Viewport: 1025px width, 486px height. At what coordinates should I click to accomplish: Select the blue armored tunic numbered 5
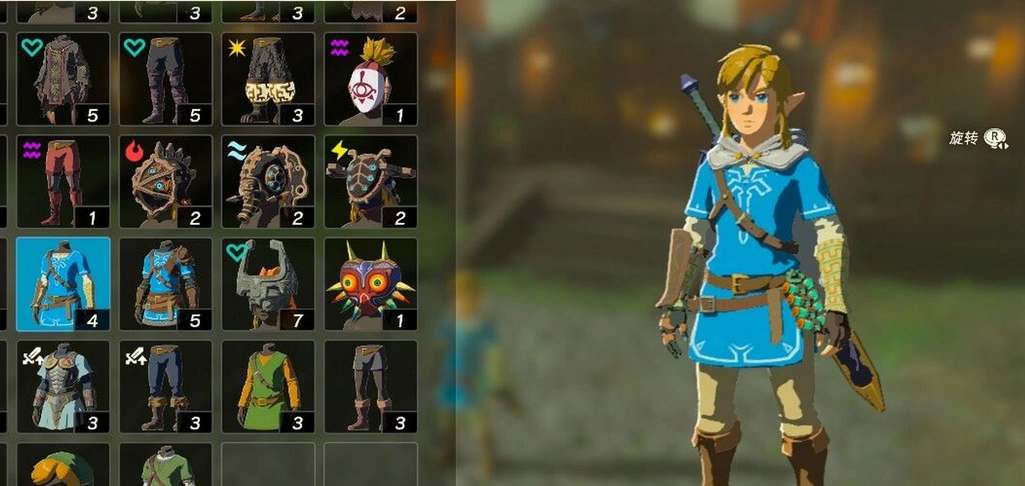pyautogui.click(x=165, y=284)
